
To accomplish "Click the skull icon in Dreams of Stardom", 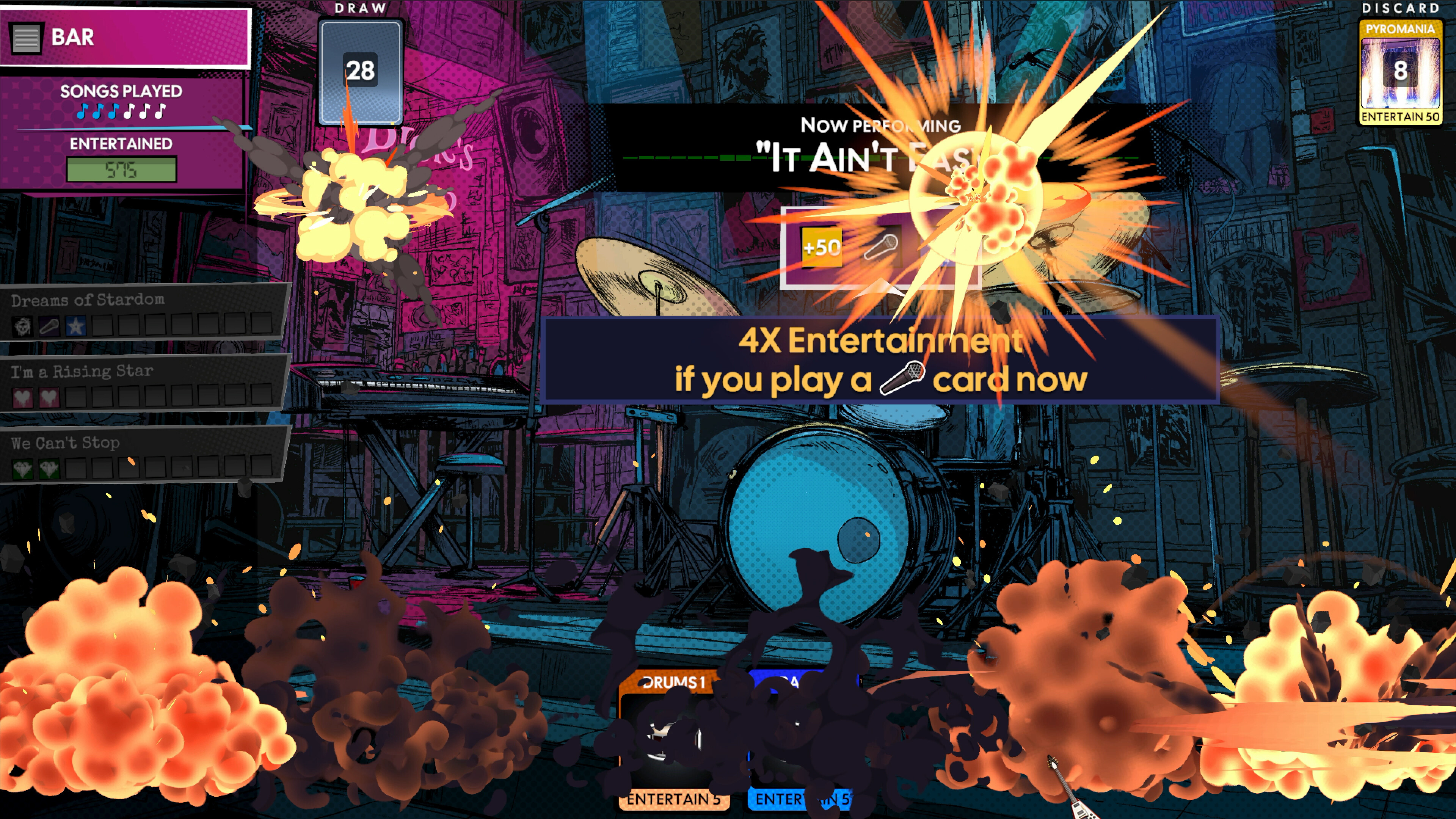I will pyautogui.click(x=23, y=326).
